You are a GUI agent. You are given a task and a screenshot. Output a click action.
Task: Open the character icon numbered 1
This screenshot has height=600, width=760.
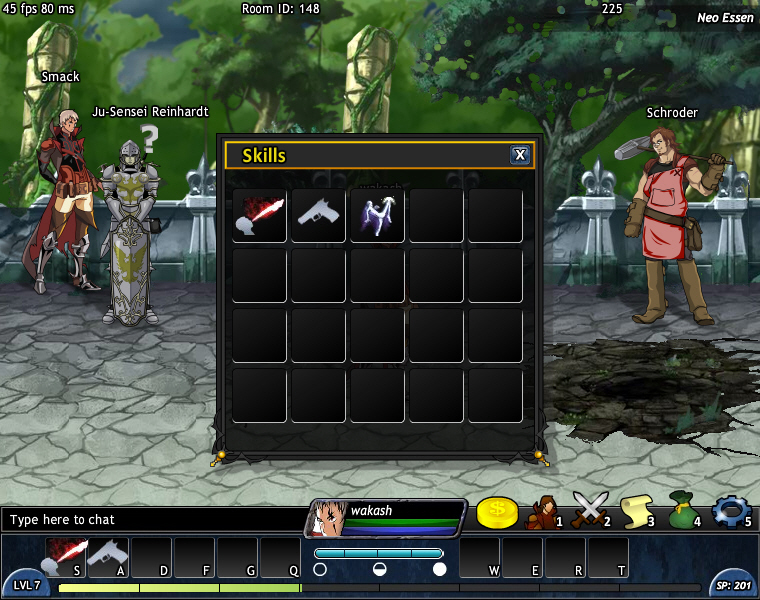[543, 512]
